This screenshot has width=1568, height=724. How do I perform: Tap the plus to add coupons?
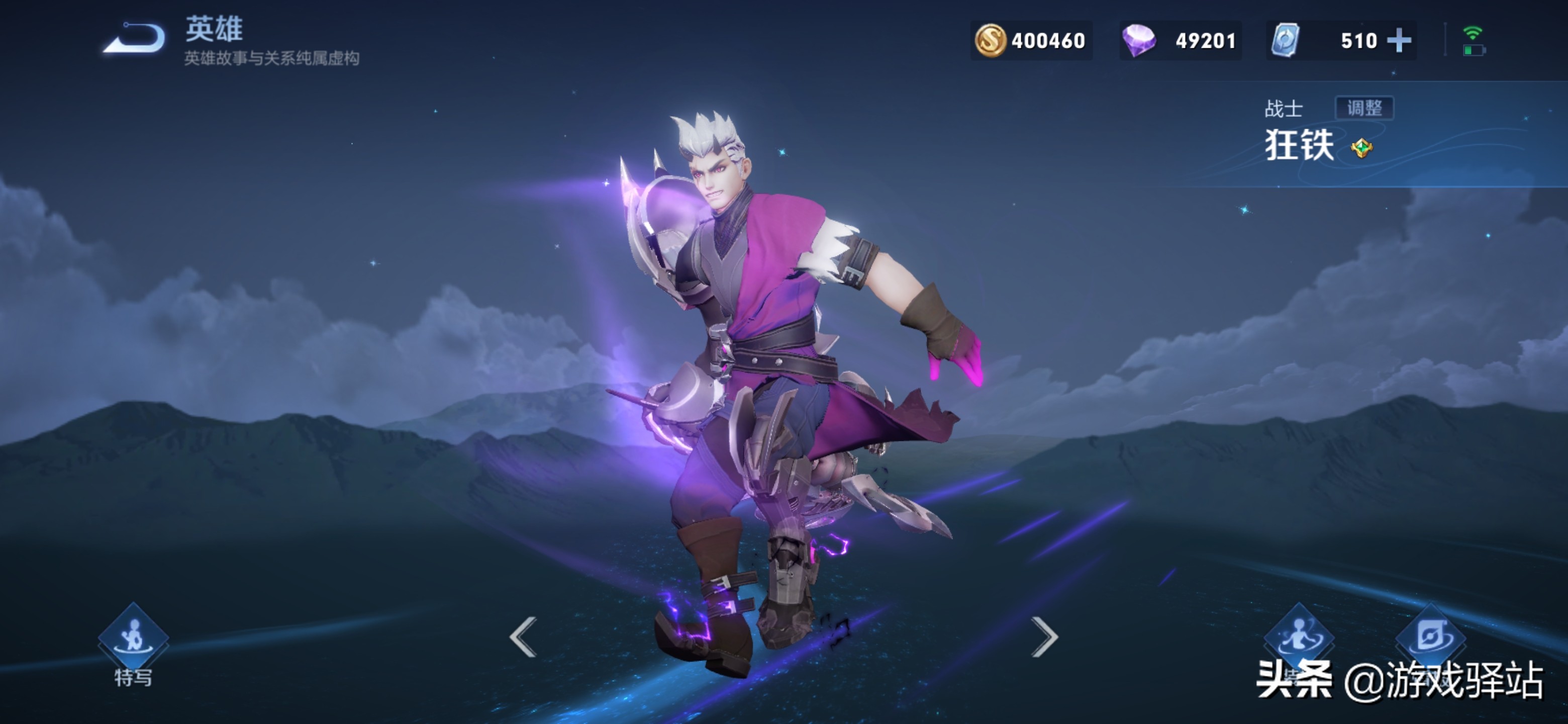[x=1399, y=41]
